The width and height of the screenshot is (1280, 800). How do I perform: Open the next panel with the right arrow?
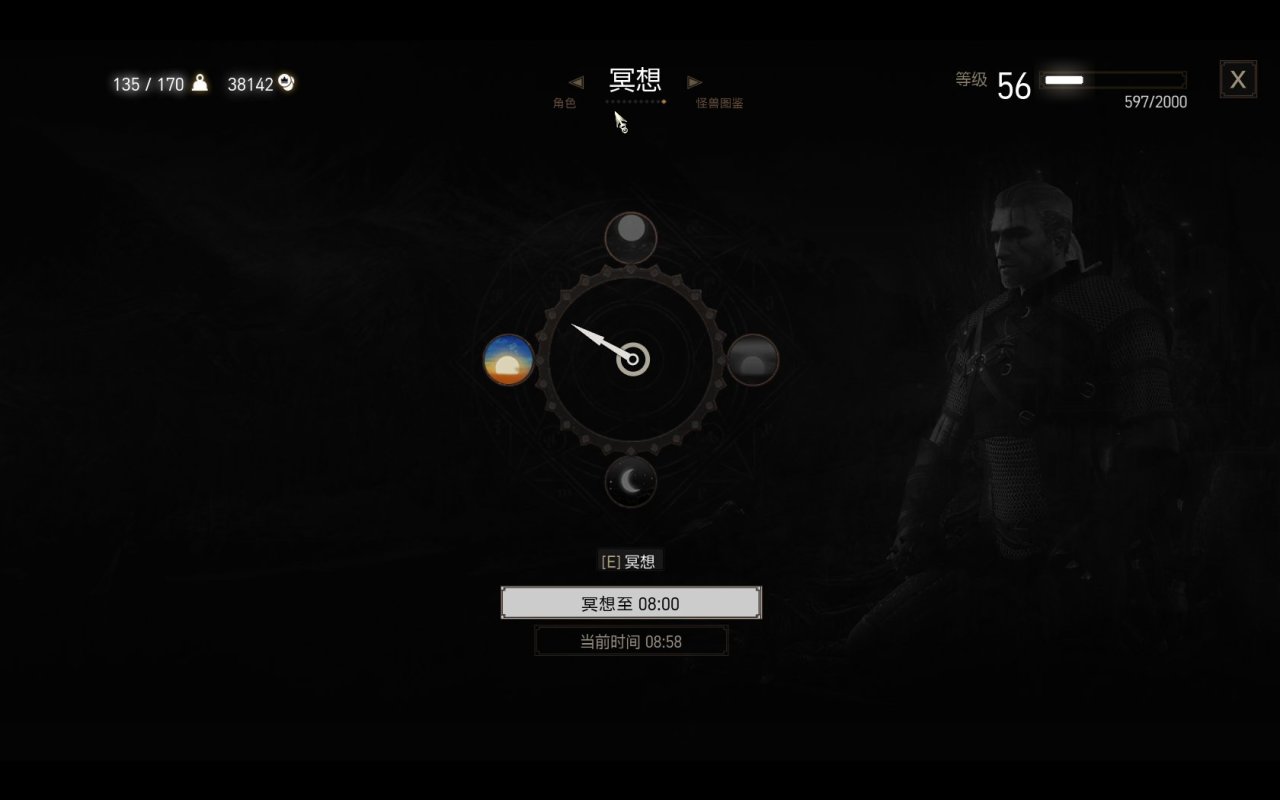pyautogui.click(x=694, y=82)
